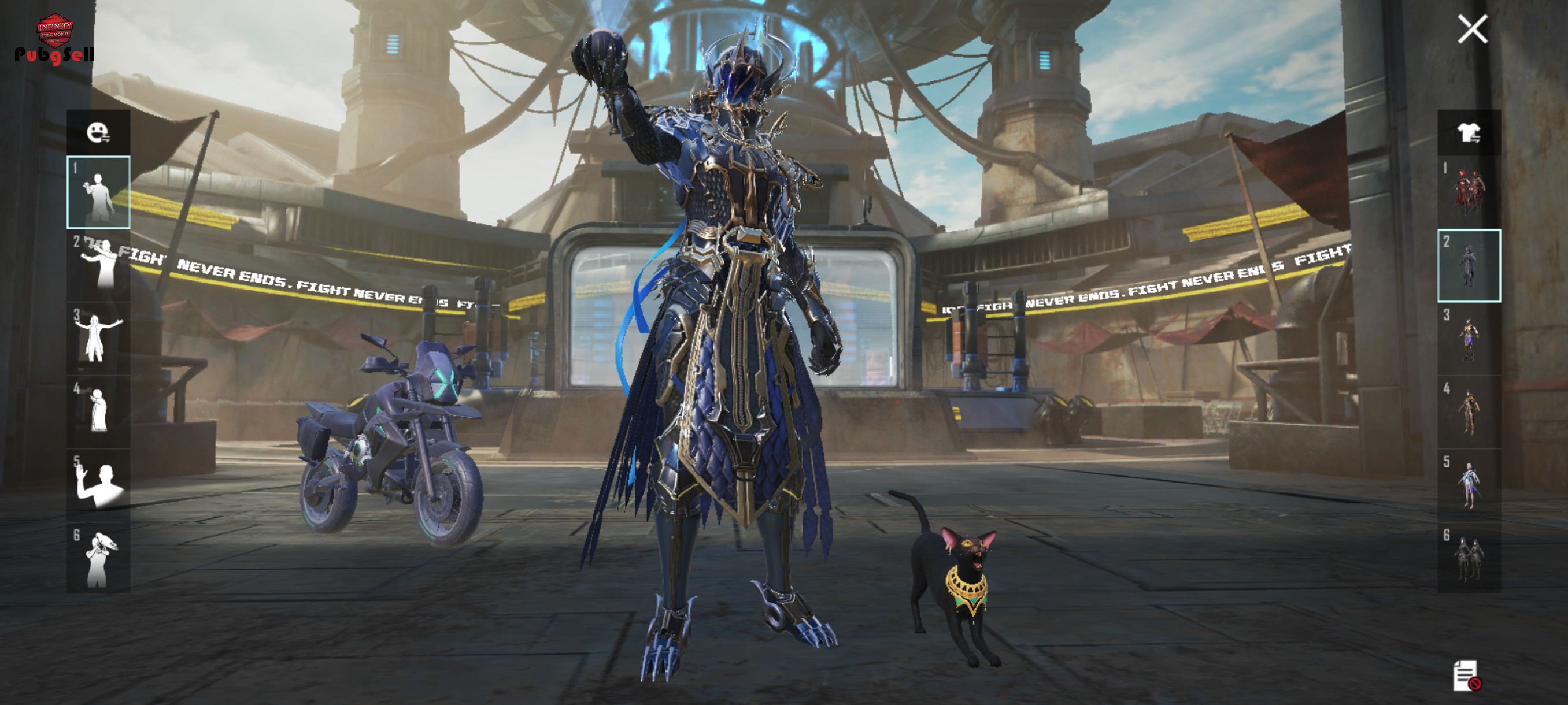The image size is (1568, 705).
Task: Play emote 3 with arms spread
Action: [98, 338]
